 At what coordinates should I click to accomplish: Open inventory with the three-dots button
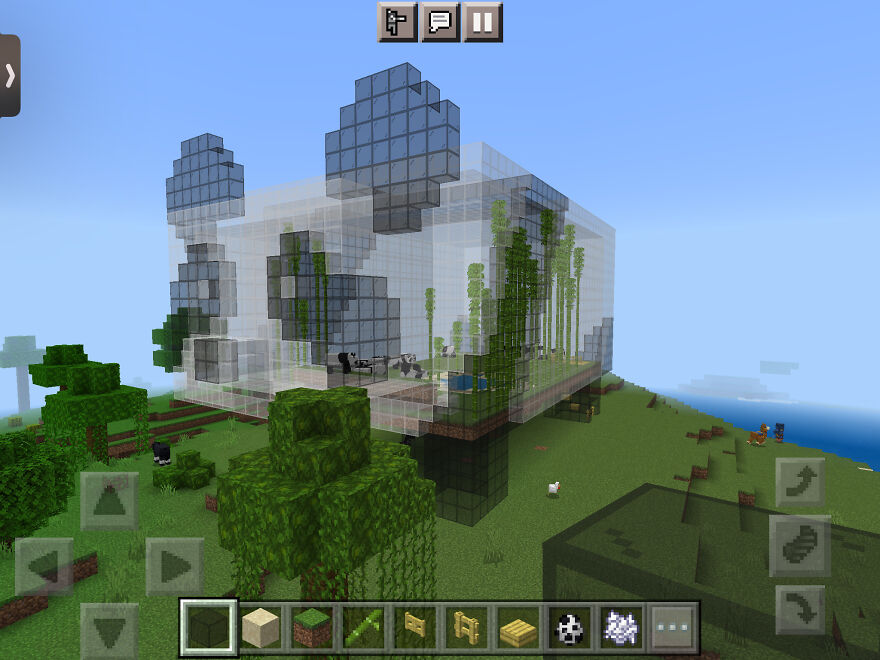click(672, 628)
